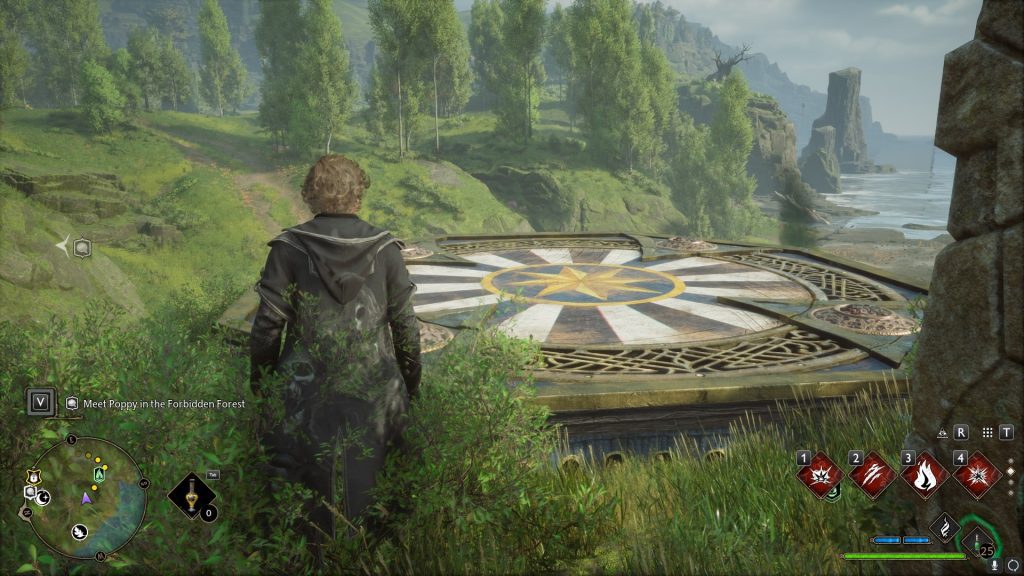Cast the explosion spell in slot 1
This screenshot has width=1024, height=576.
tap(820, 474)
